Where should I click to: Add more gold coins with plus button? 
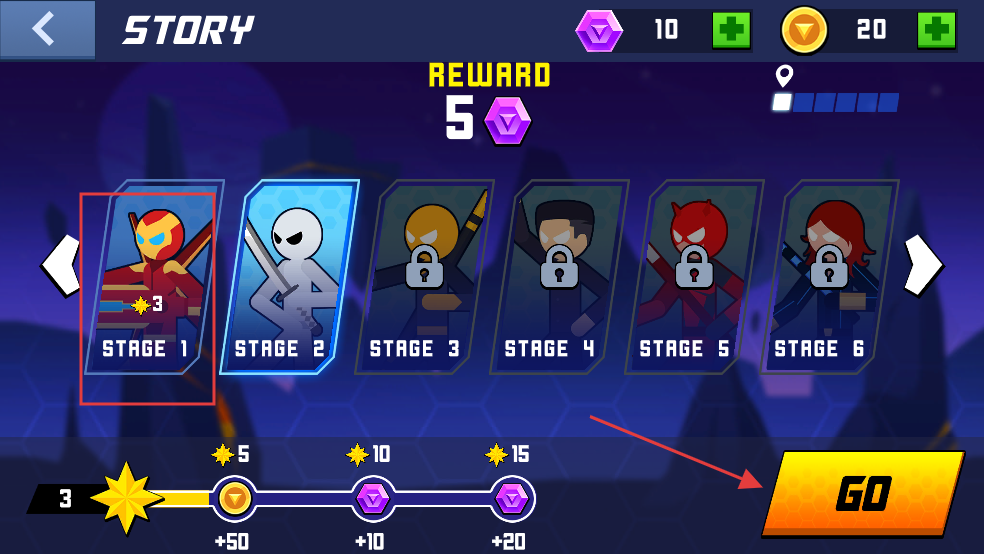935,30
